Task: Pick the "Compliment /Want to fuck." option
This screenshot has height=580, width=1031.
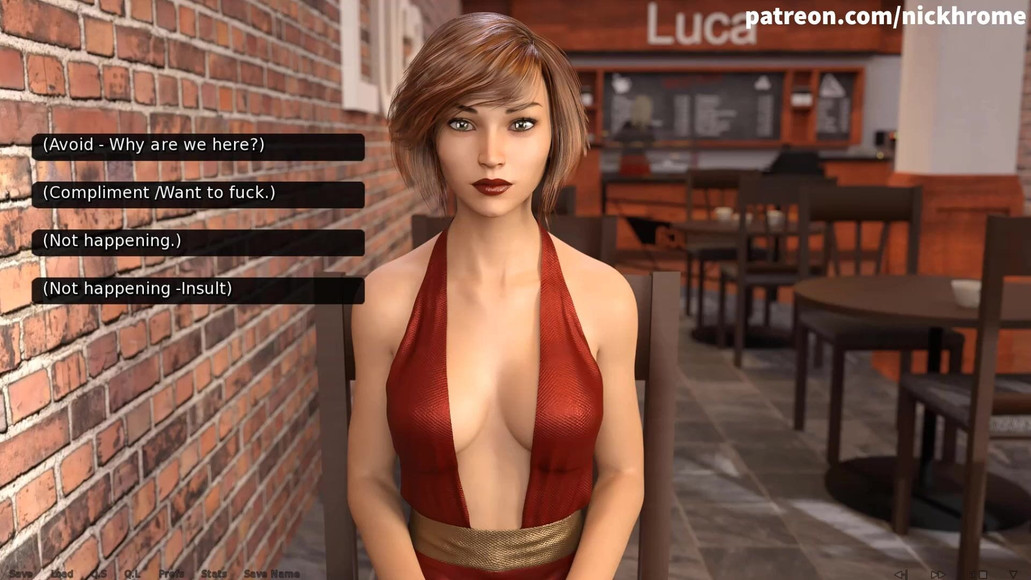Action: pyautogui.click(x=198, y=194)
